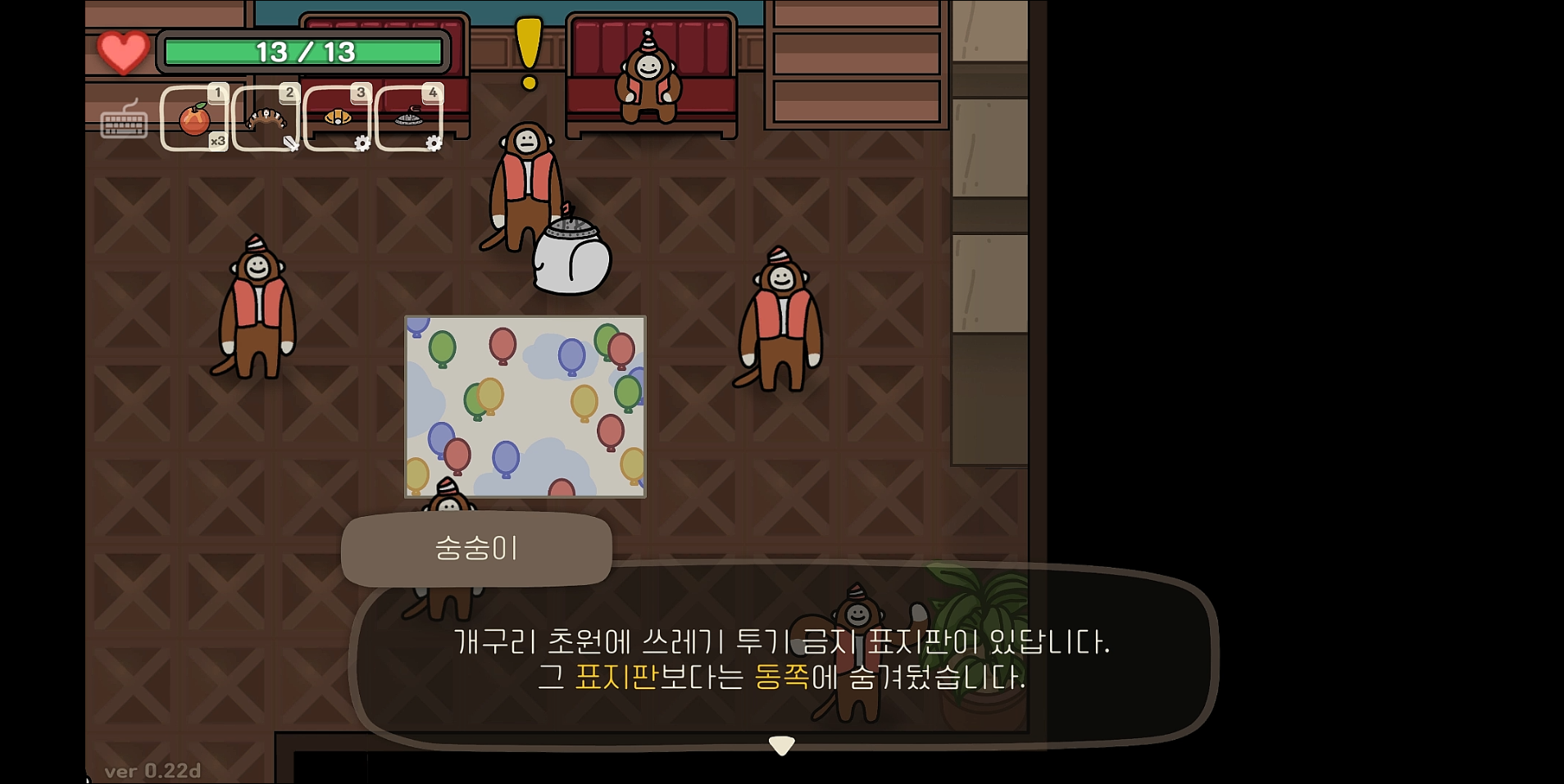
Task: Select the yellow 동쪽 word in dialogue
Action: tap(781, 678)
